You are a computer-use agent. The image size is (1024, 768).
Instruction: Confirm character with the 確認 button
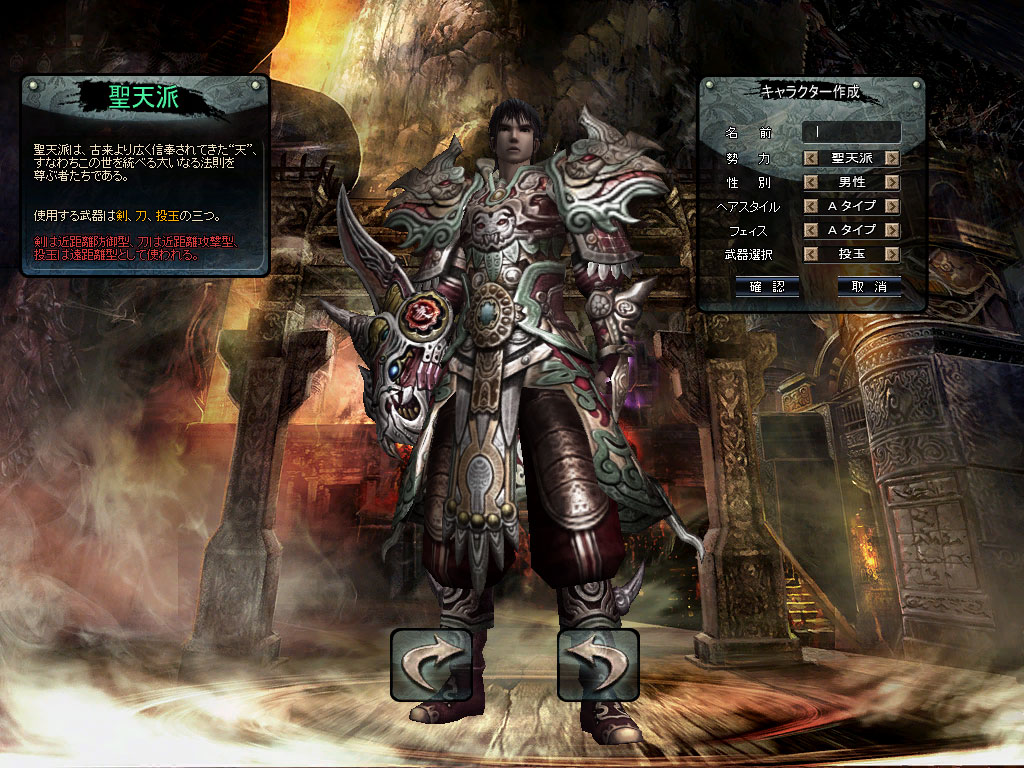click(x=766, y=287)
